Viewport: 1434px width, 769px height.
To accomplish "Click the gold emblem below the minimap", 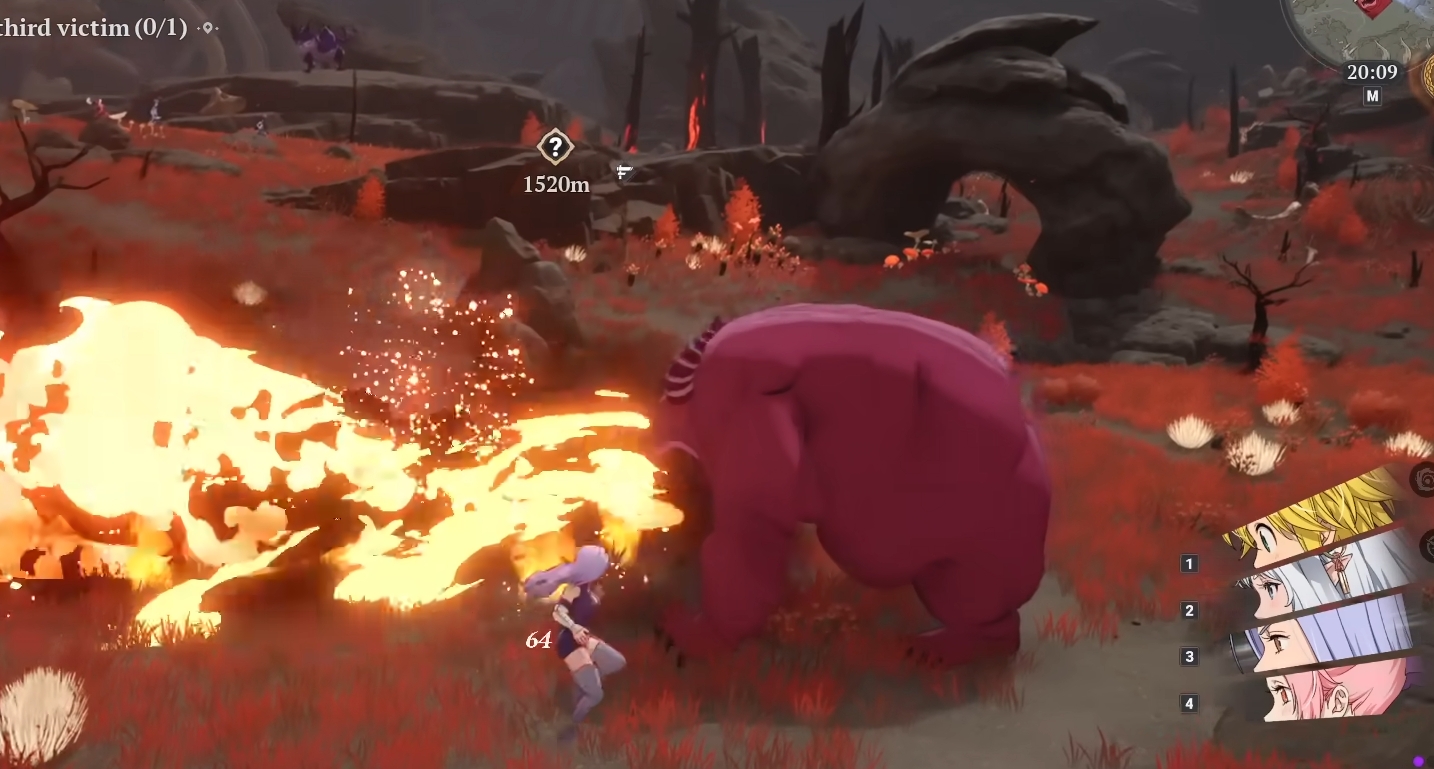I will [1427, 77].
